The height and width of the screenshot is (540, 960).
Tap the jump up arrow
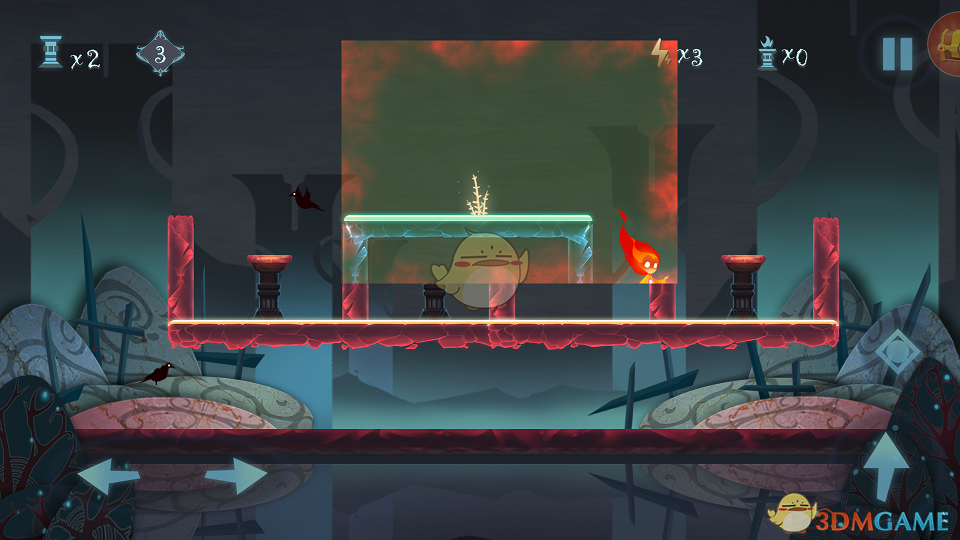[x=886, y=465]
